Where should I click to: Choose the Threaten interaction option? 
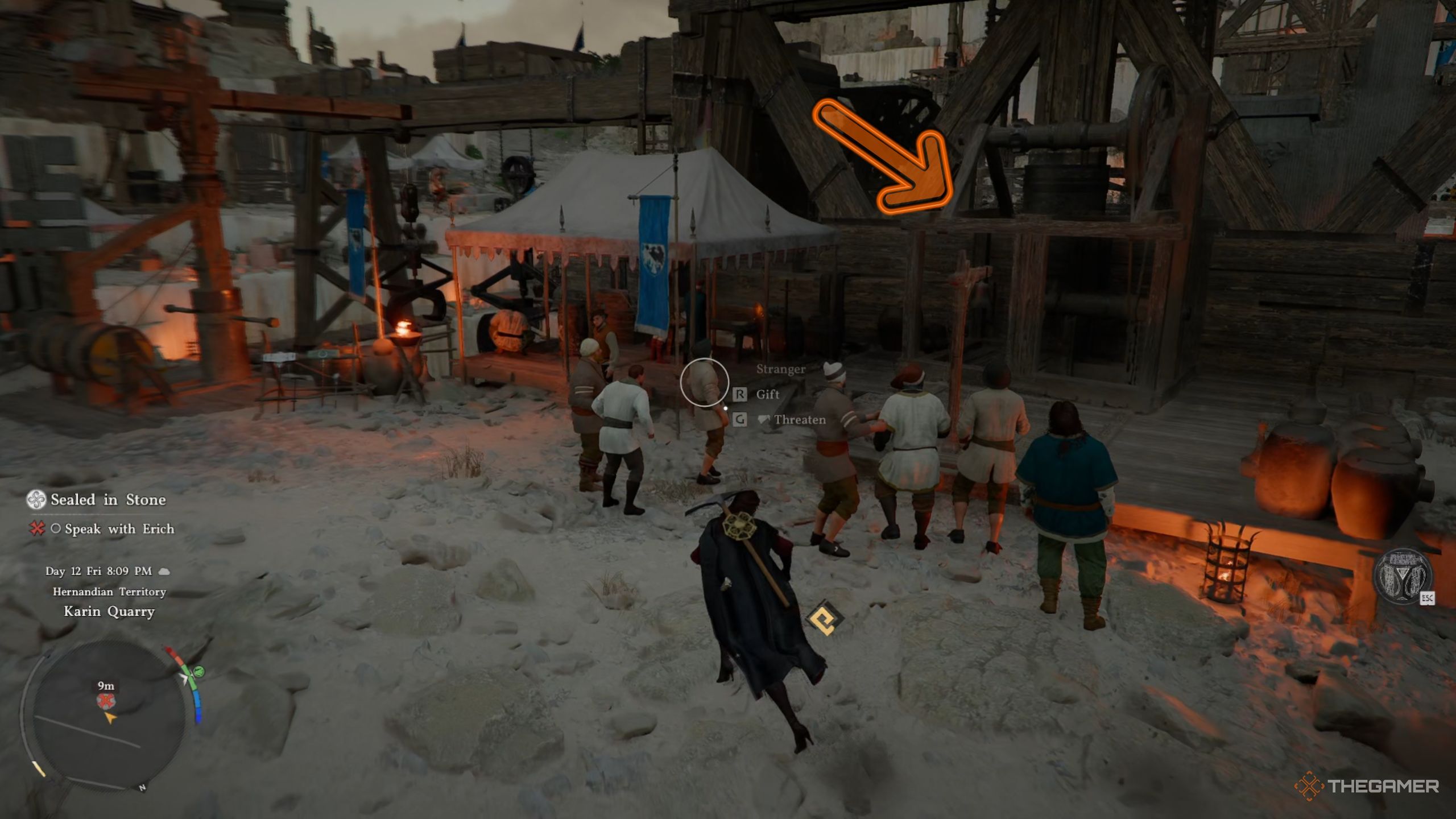tap(799, 420)
